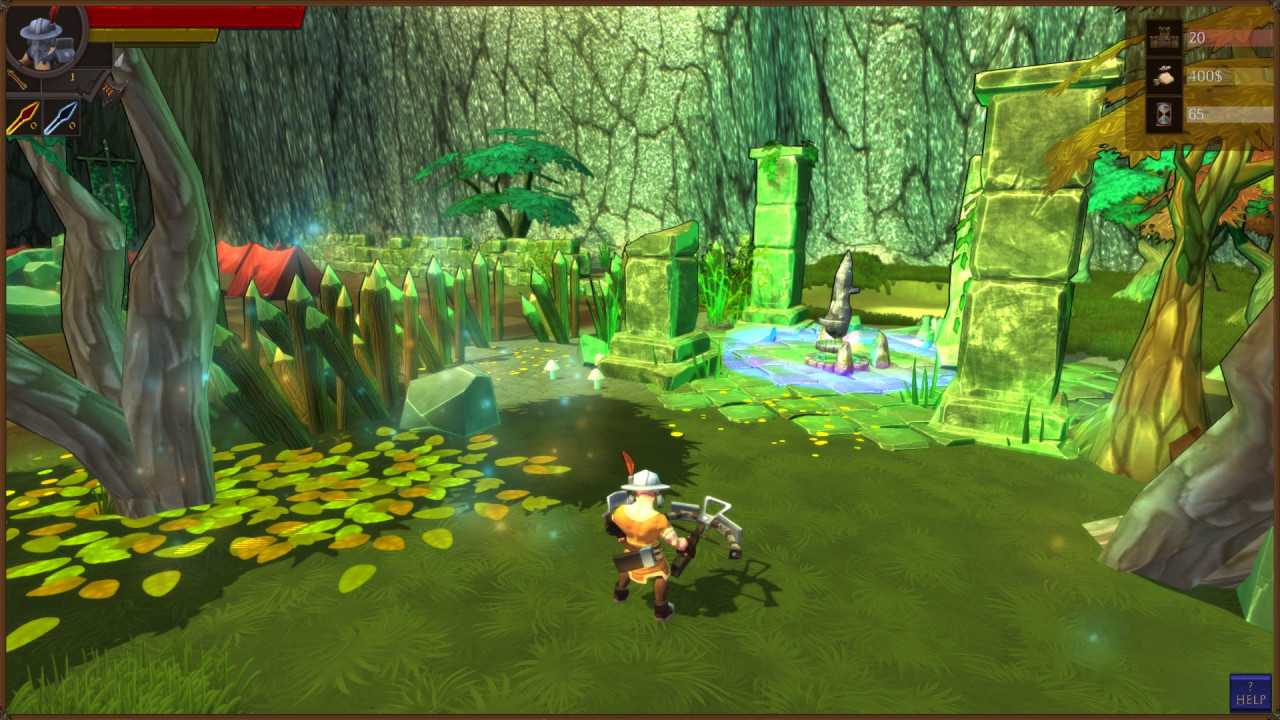Open the Help panel
Viewport: 1280px width, 720px height.
1250,693
